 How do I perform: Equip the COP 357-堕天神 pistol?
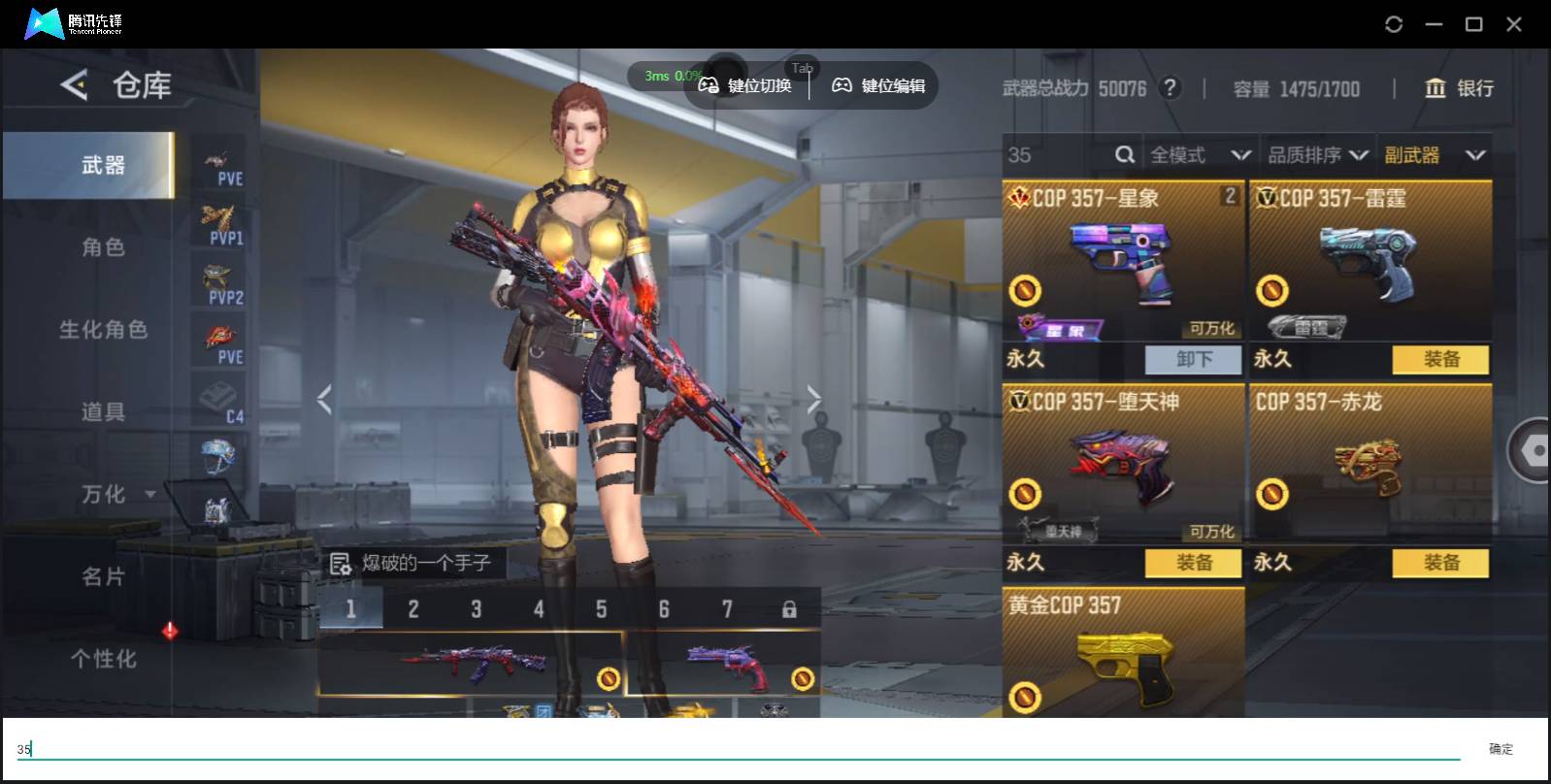1193,563
